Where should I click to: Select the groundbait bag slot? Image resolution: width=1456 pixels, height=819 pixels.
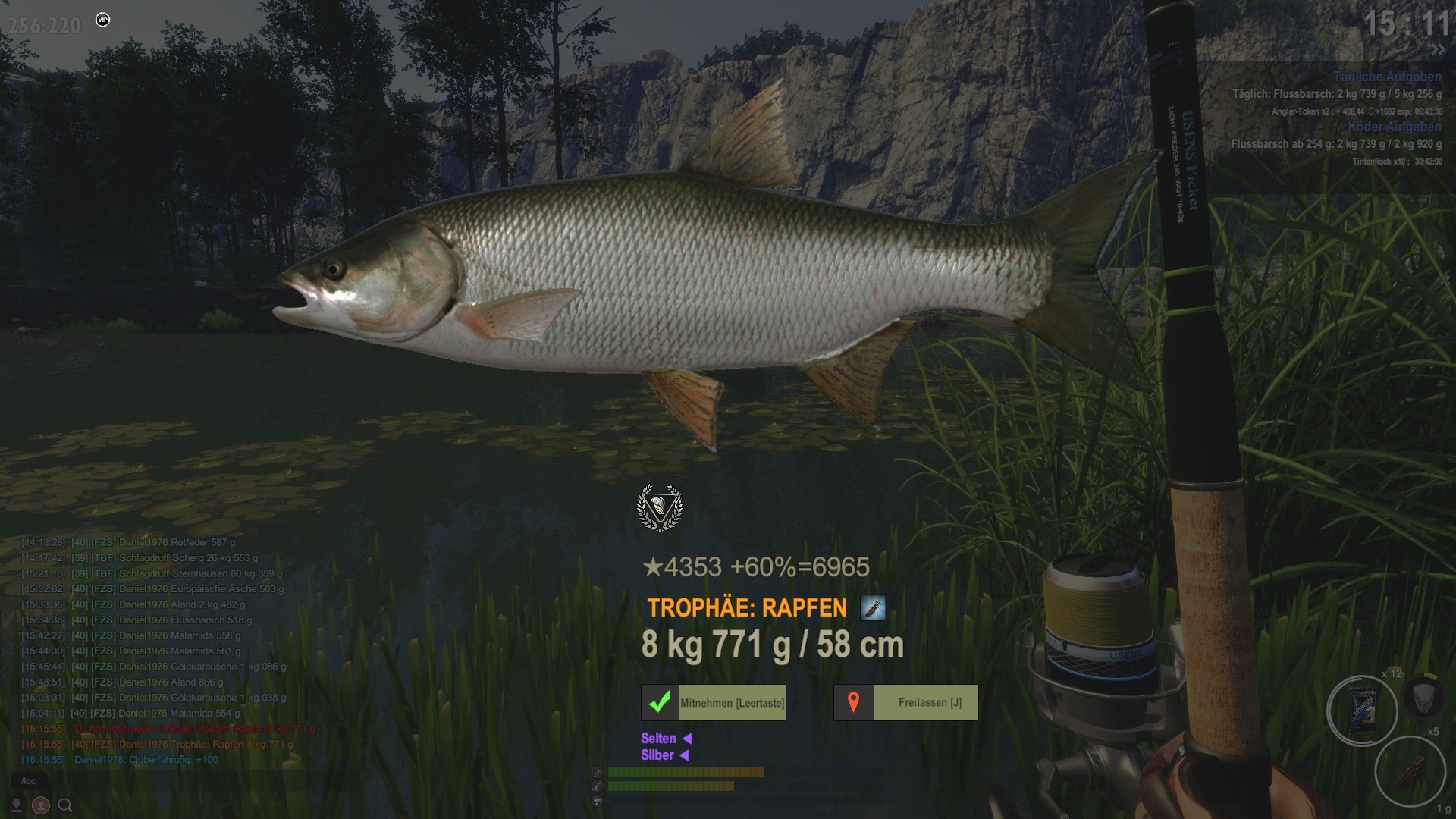[x=1363, y=711]
